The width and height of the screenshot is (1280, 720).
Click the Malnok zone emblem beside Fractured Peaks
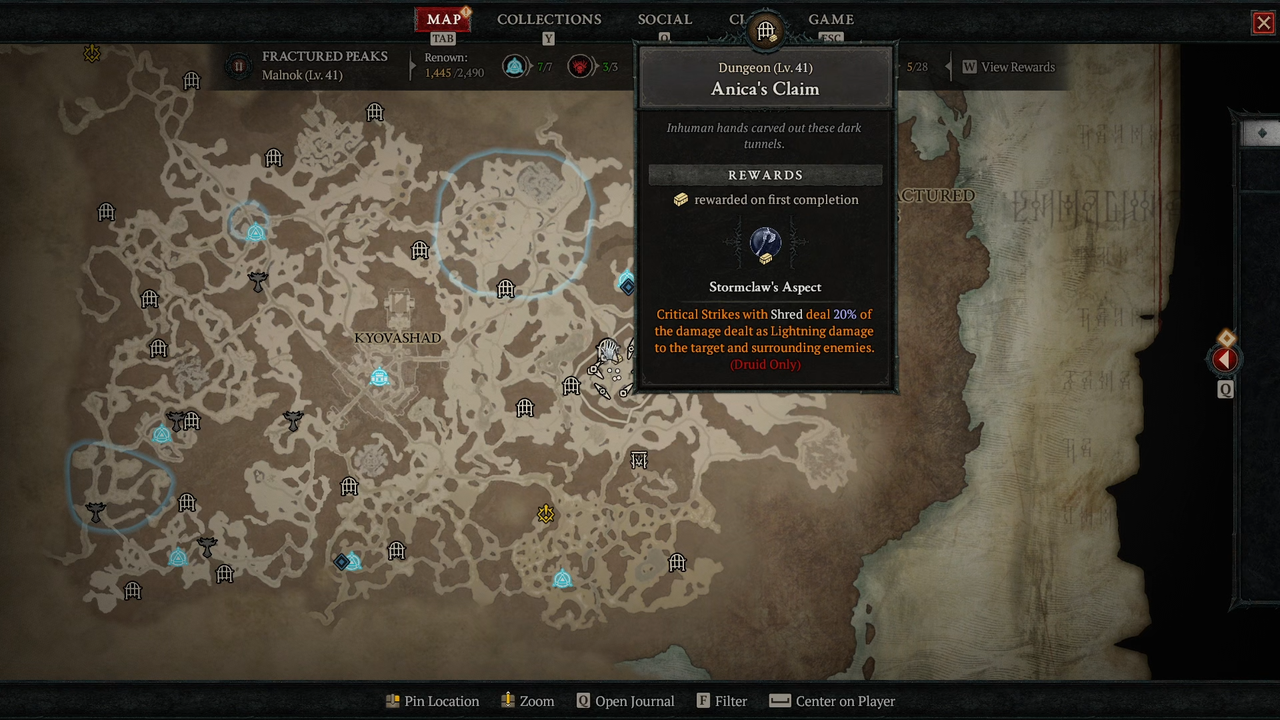tap(237, 67)
